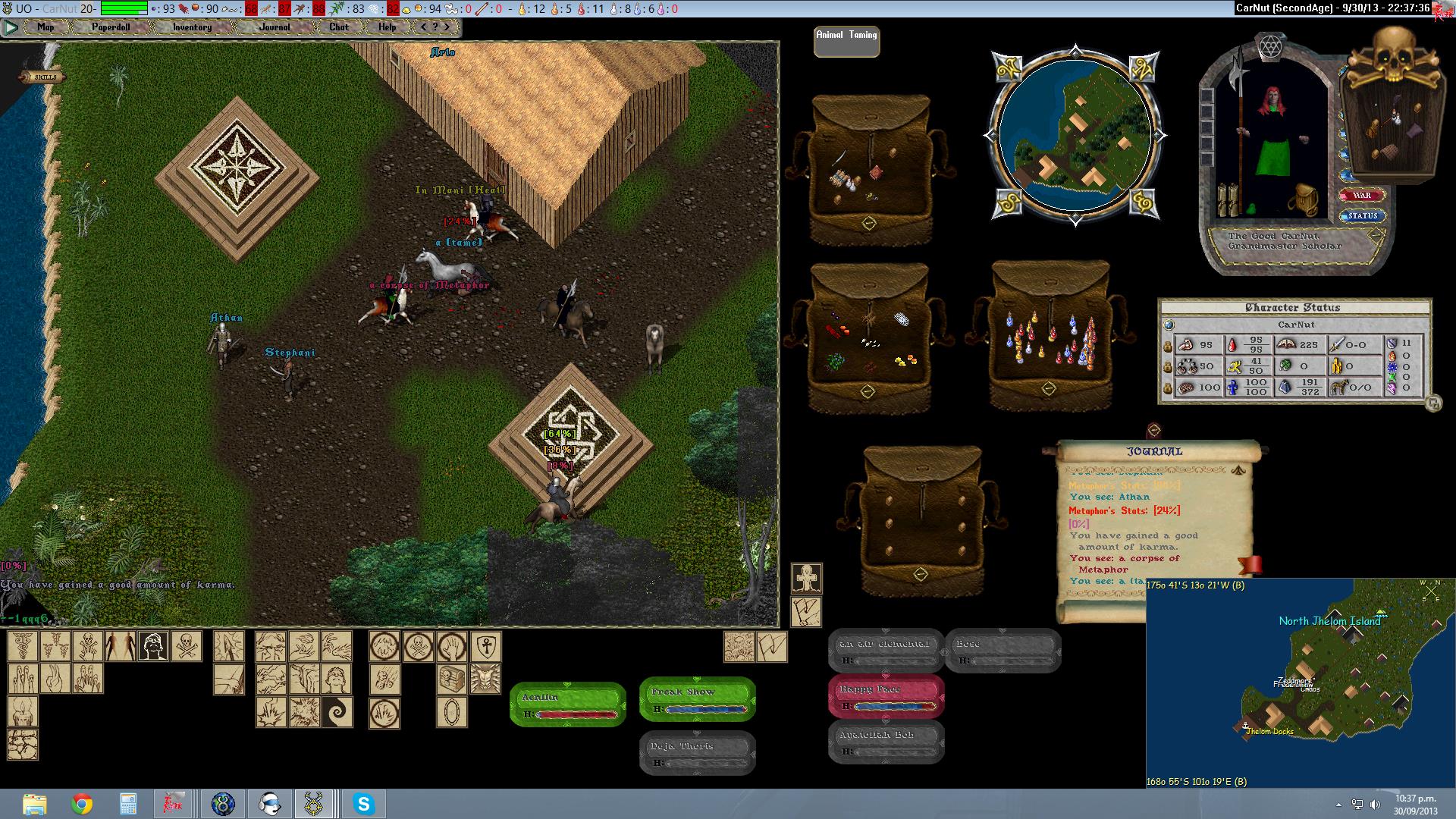Open the Paperdoll menu entry
1456x819 pixels.
click(111, 27)
